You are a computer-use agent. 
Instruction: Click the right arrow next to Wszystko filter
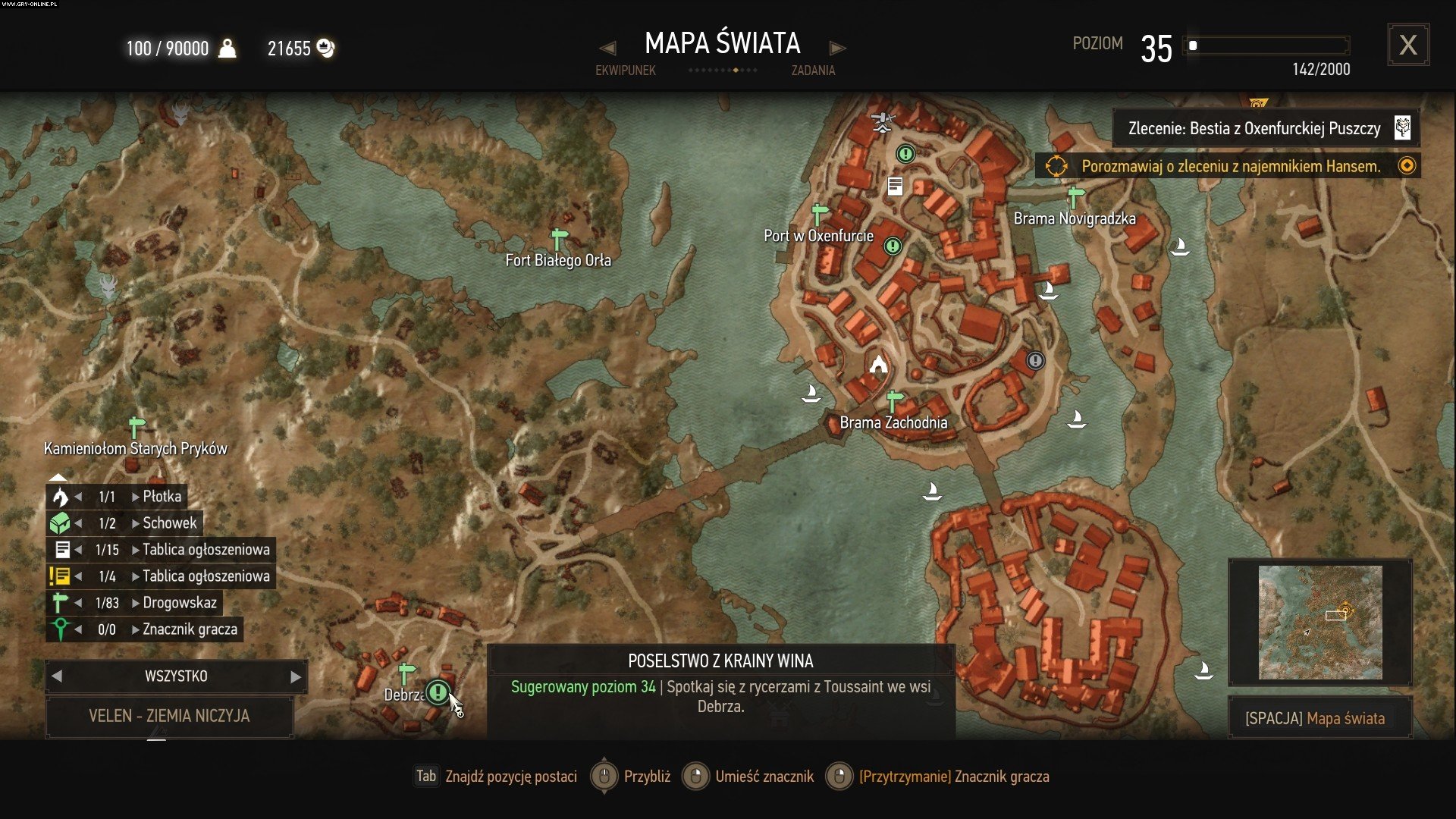tap(296, 676)
